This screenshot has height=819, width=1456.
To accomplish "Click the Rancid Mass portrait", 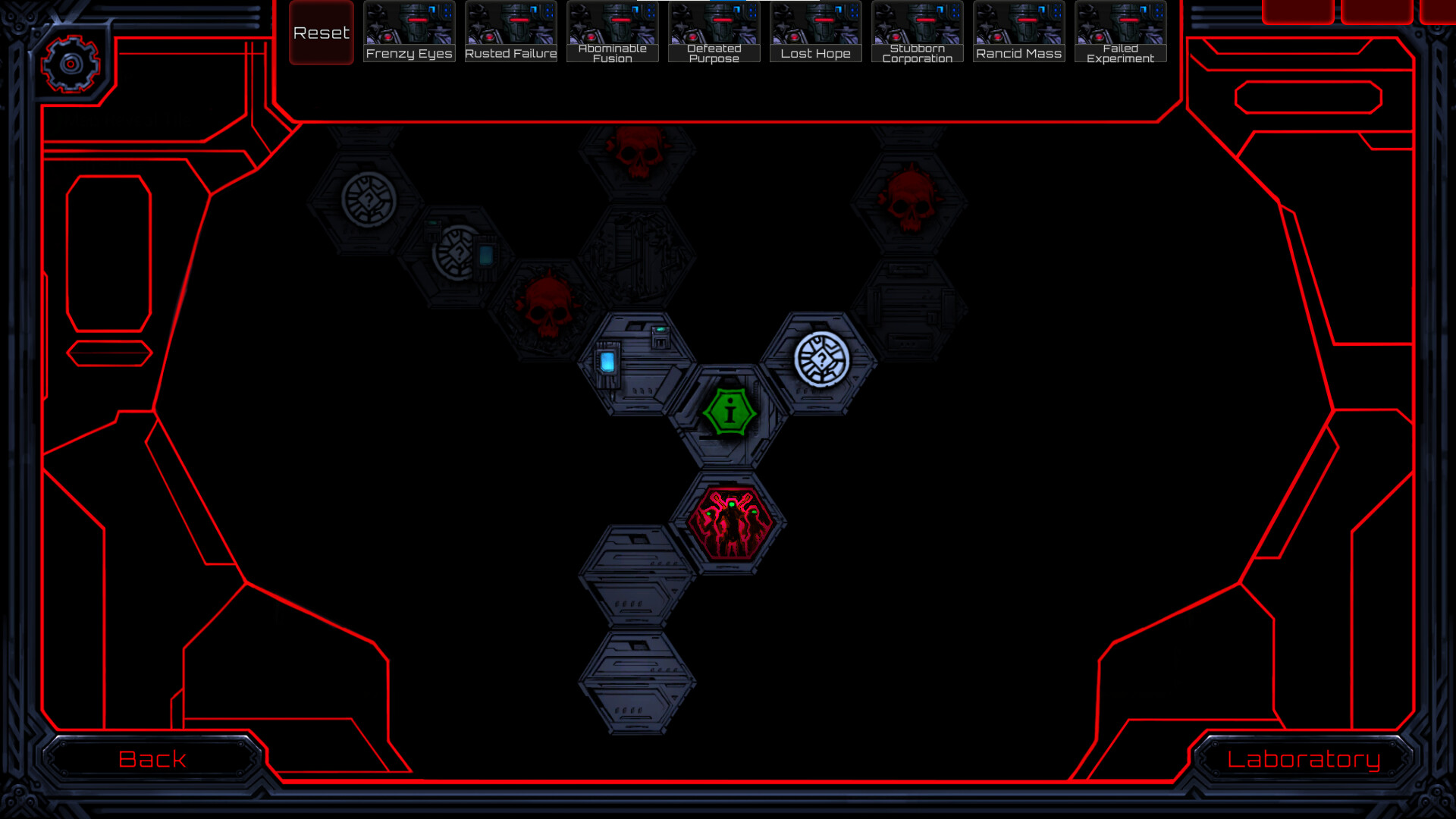I will click(1018, 30).
